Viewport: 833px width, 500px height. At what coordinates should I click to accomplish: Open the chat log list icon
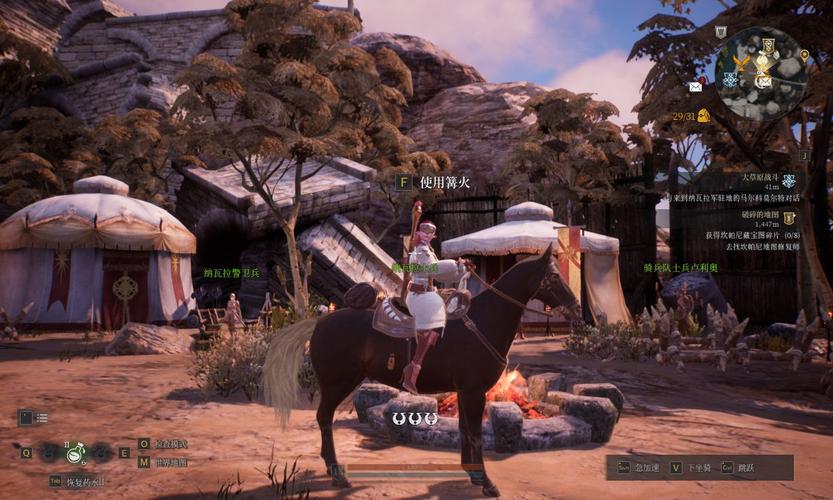[33, 417]
